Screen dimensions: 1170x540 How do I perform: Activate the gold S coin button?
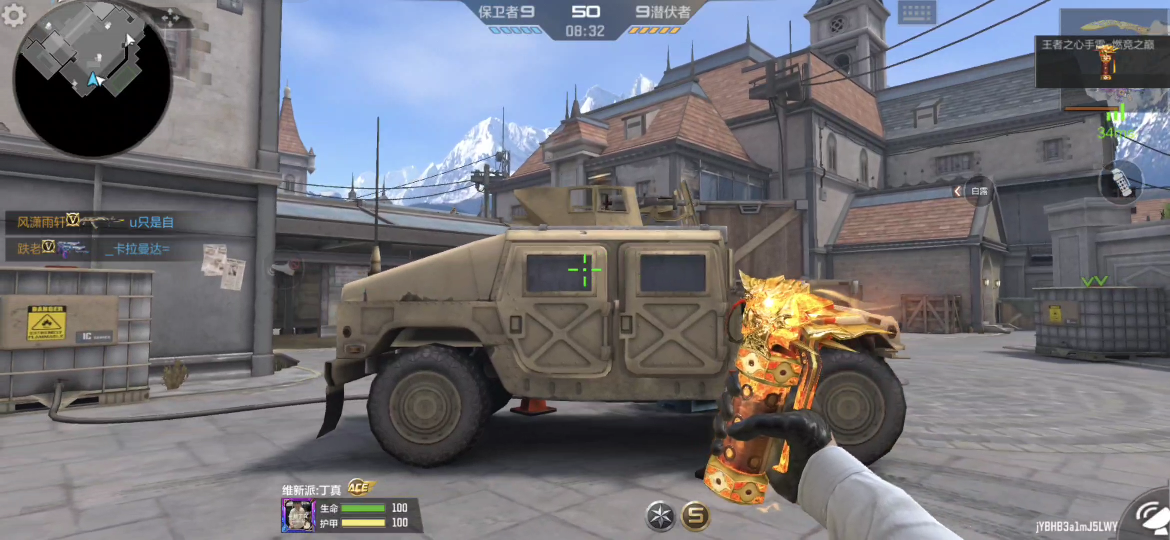click(x=696, y=515)
